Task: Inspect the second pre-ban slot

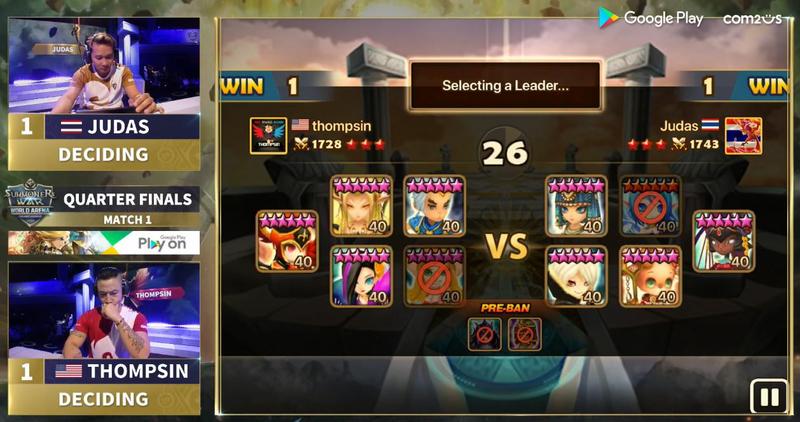Action: [x=524, y=333]
